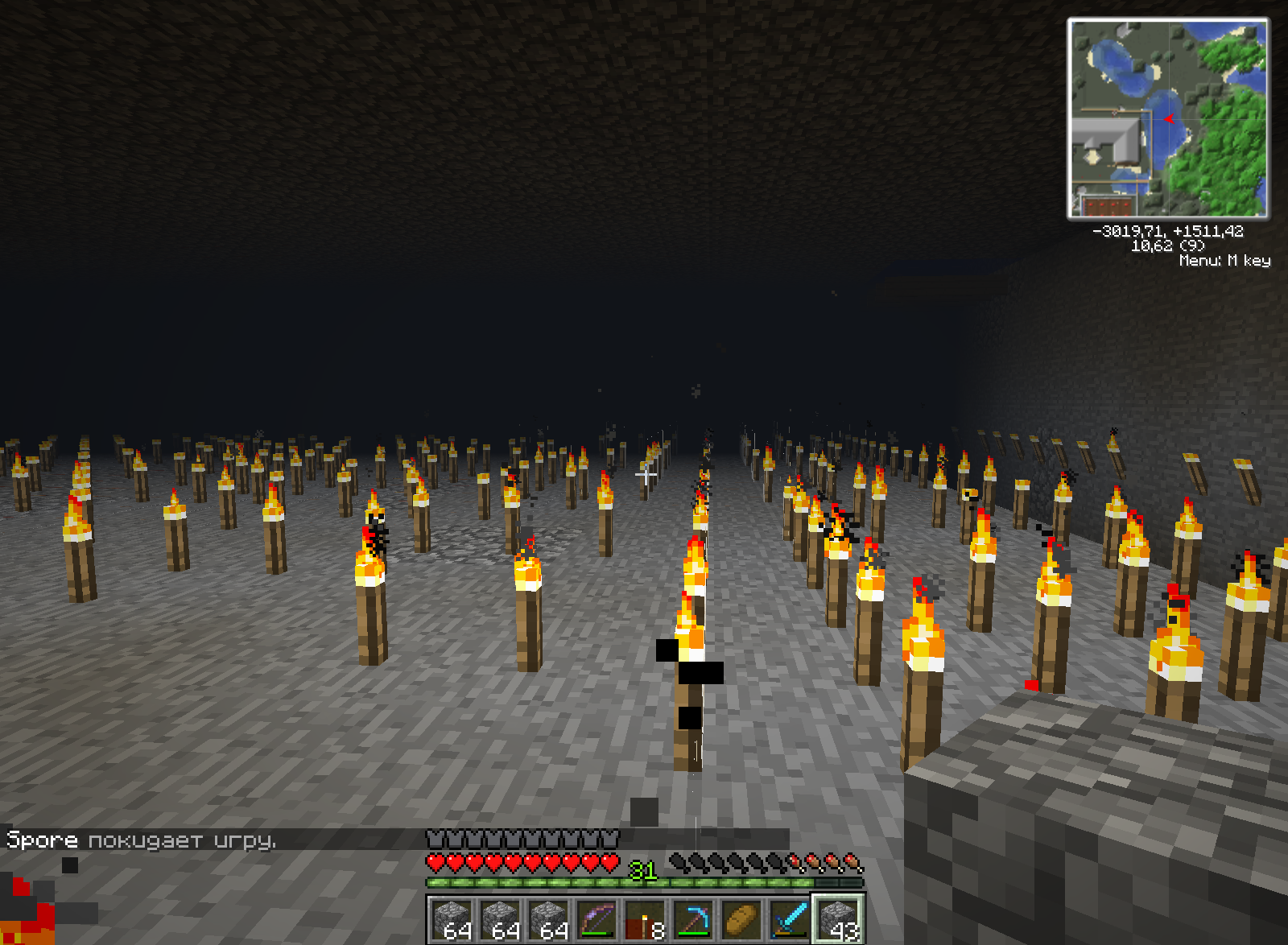
Task: Select the enchanted bow hotbar slot
Action: pos(597,918)
